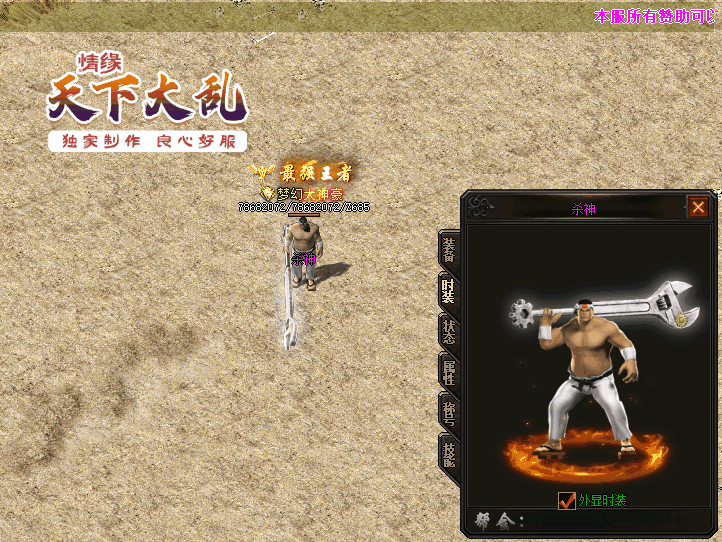This screenshot has height=542, width=722.
Task: Open the 技能 skills tab
Action: click(449, 455)
